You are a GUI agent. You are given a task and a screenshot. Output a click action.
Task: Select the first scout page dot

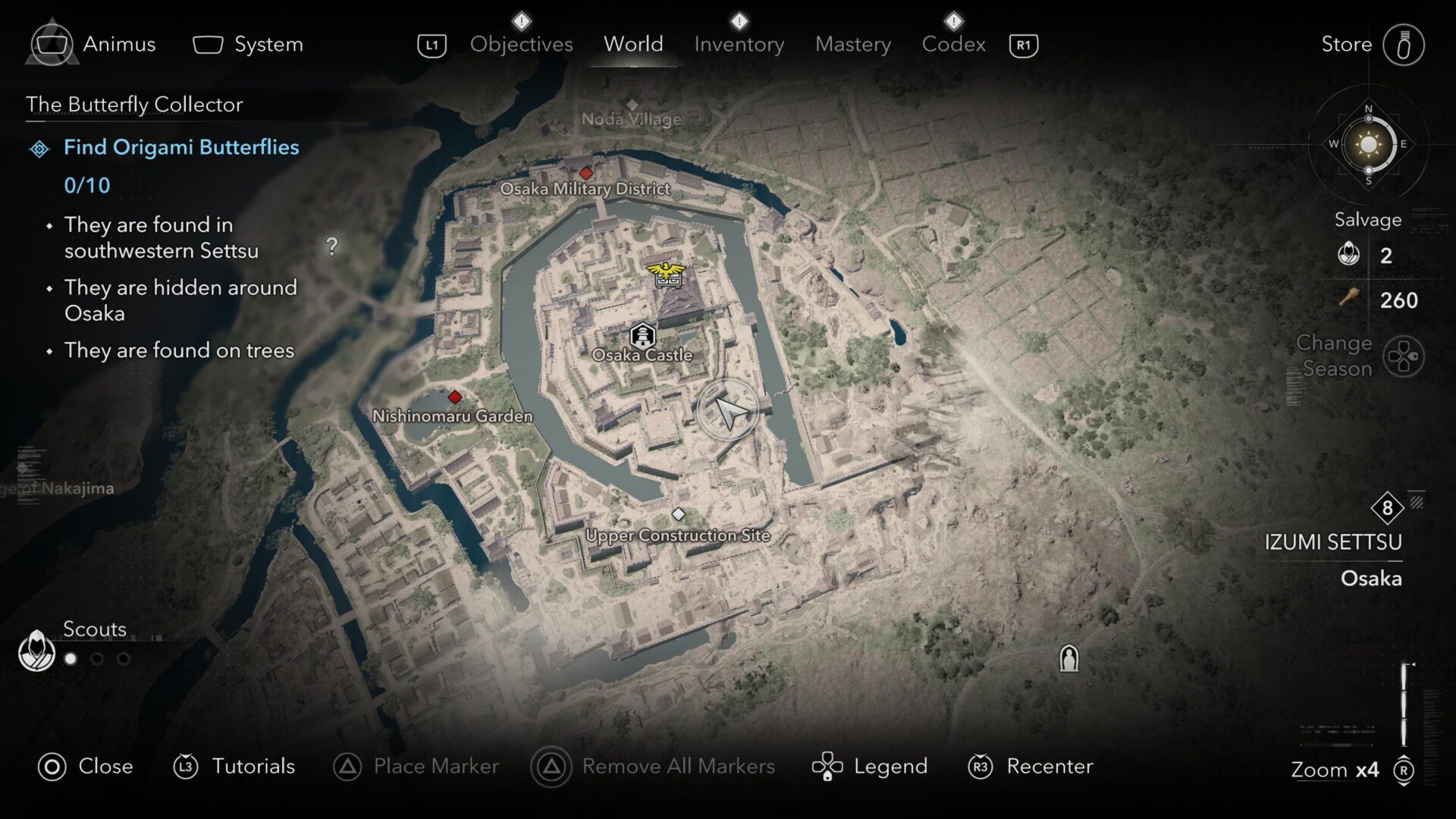pyautogui.click(x=71, y=659)
